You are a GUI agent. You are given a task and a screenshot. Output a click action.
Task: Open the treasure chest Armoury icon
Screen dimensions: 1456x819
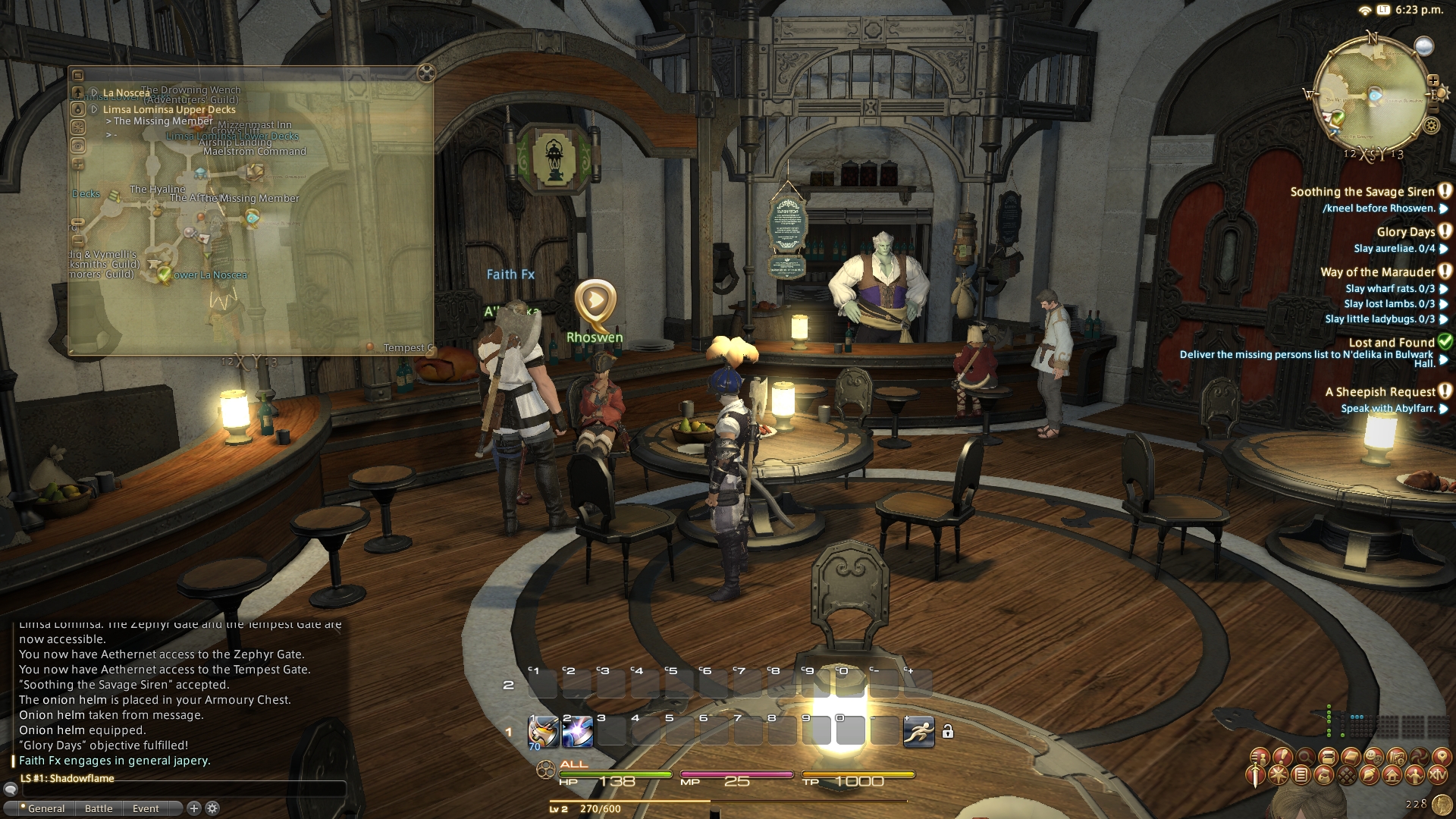1328,757
